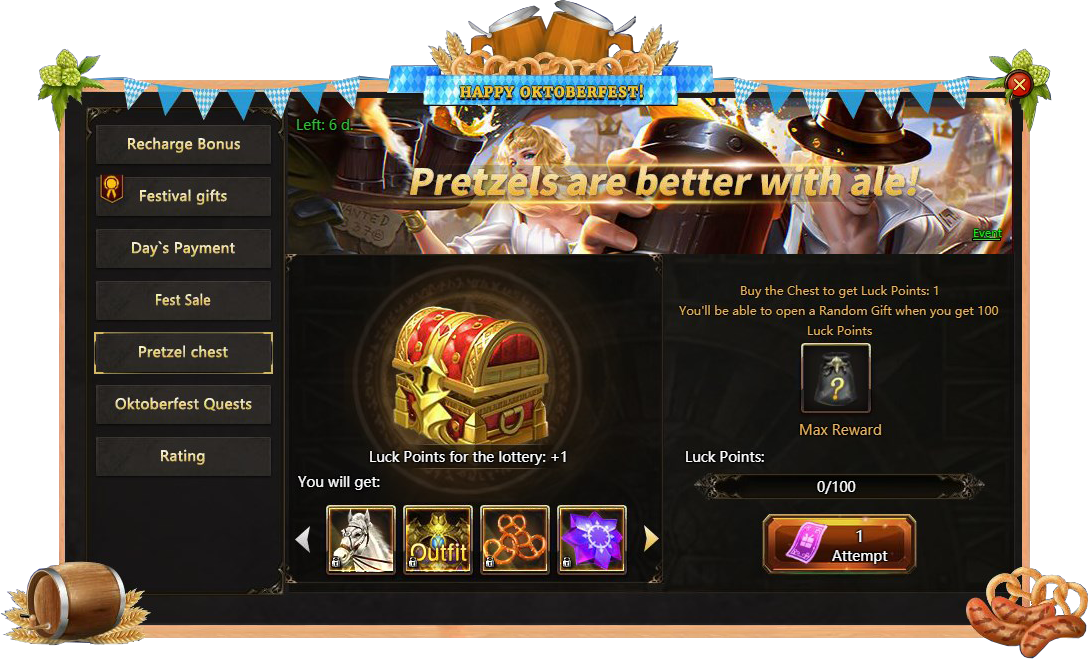Select the pretzels reward slot

515,540
